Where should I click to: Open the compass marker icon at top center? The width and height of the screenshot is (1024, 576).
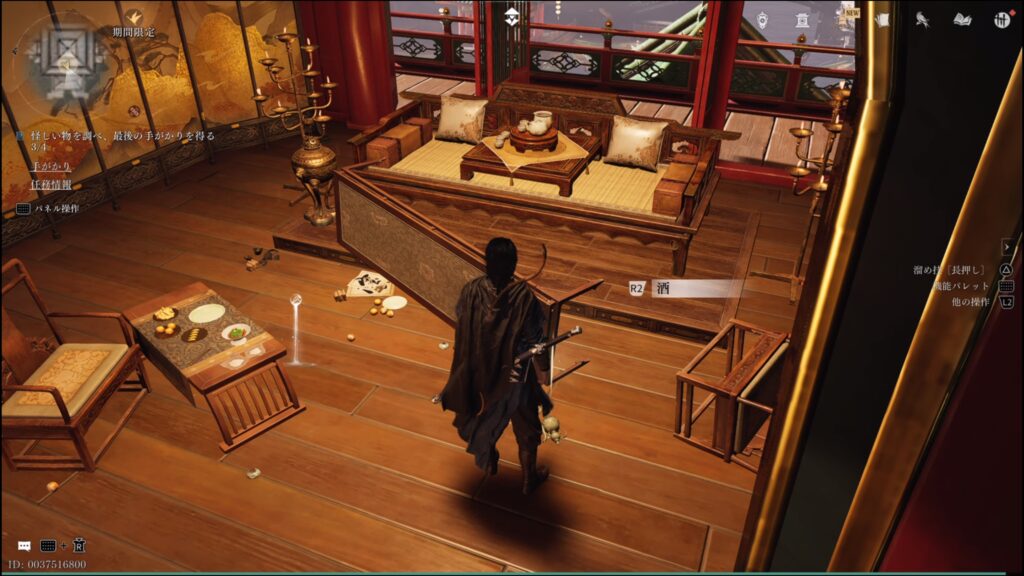click(x=511, y=16)
